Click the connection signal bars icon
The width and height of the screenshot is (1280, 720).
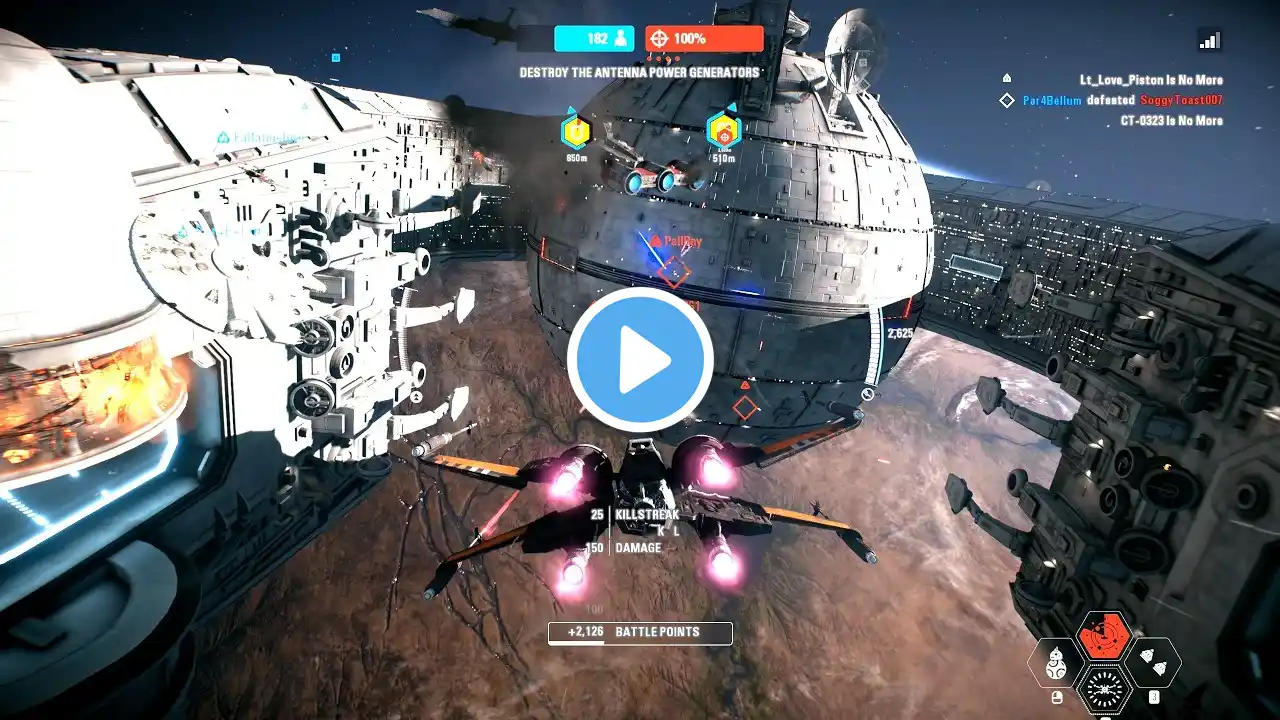click(x=1209, y=39)
